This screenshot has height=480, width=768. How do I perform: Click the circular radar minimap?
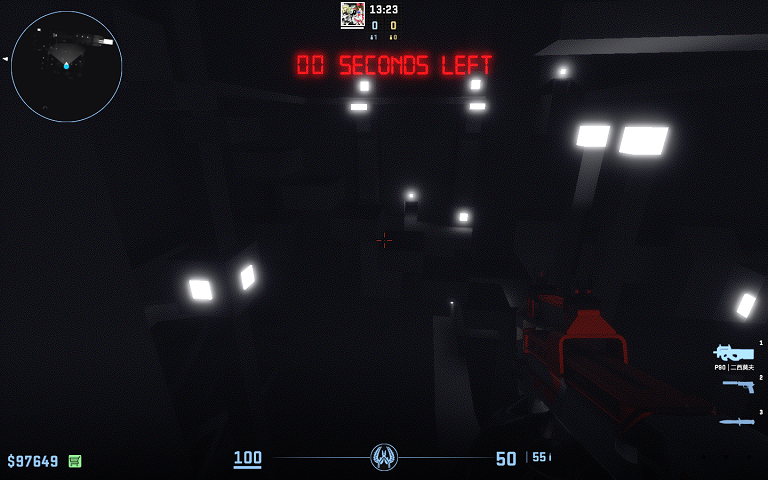click(x=67, y=66)
